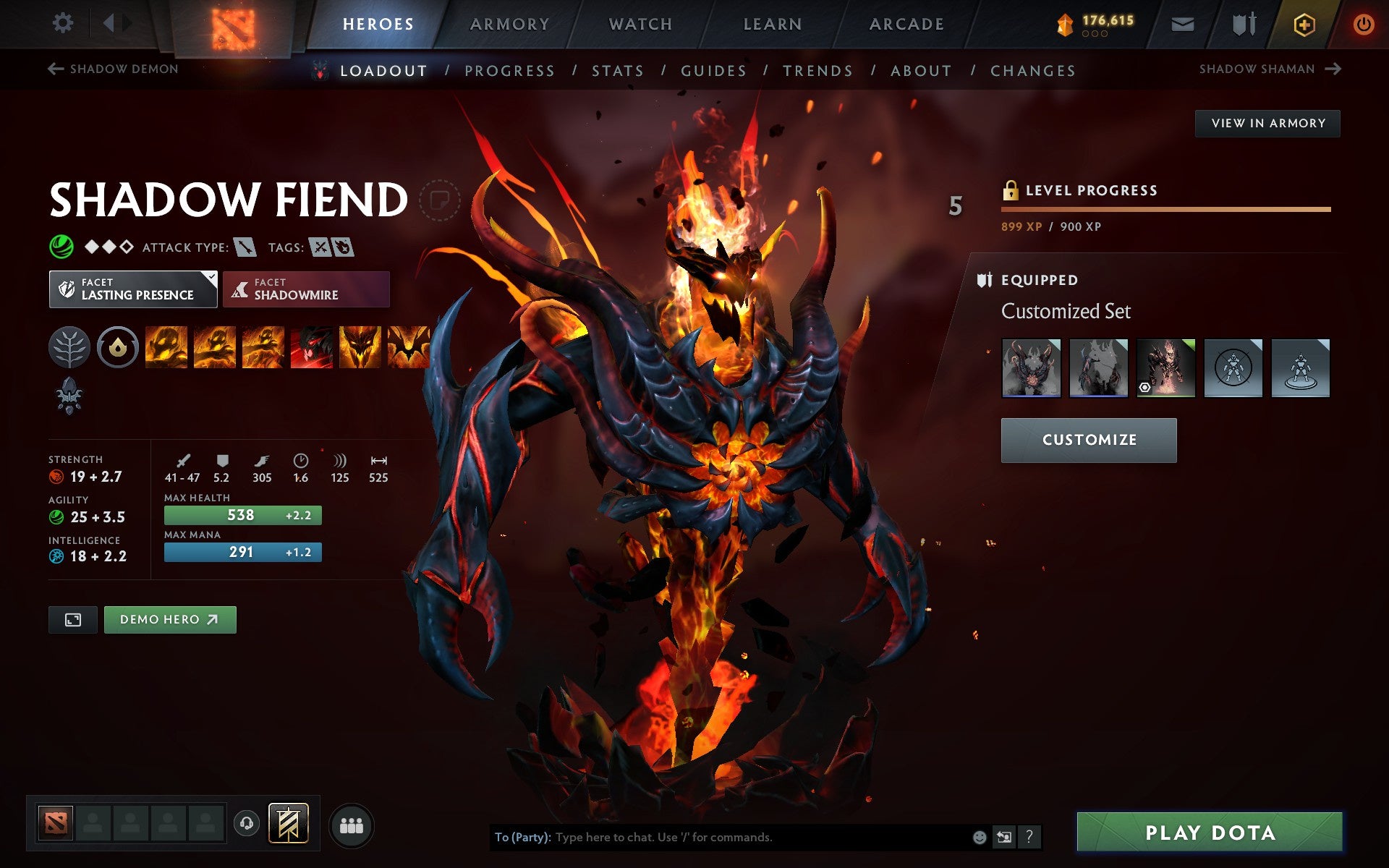The height and width of the screenshot is (868, 1389).
Task: Click the green DEMO HERO button
Action: 170,619
